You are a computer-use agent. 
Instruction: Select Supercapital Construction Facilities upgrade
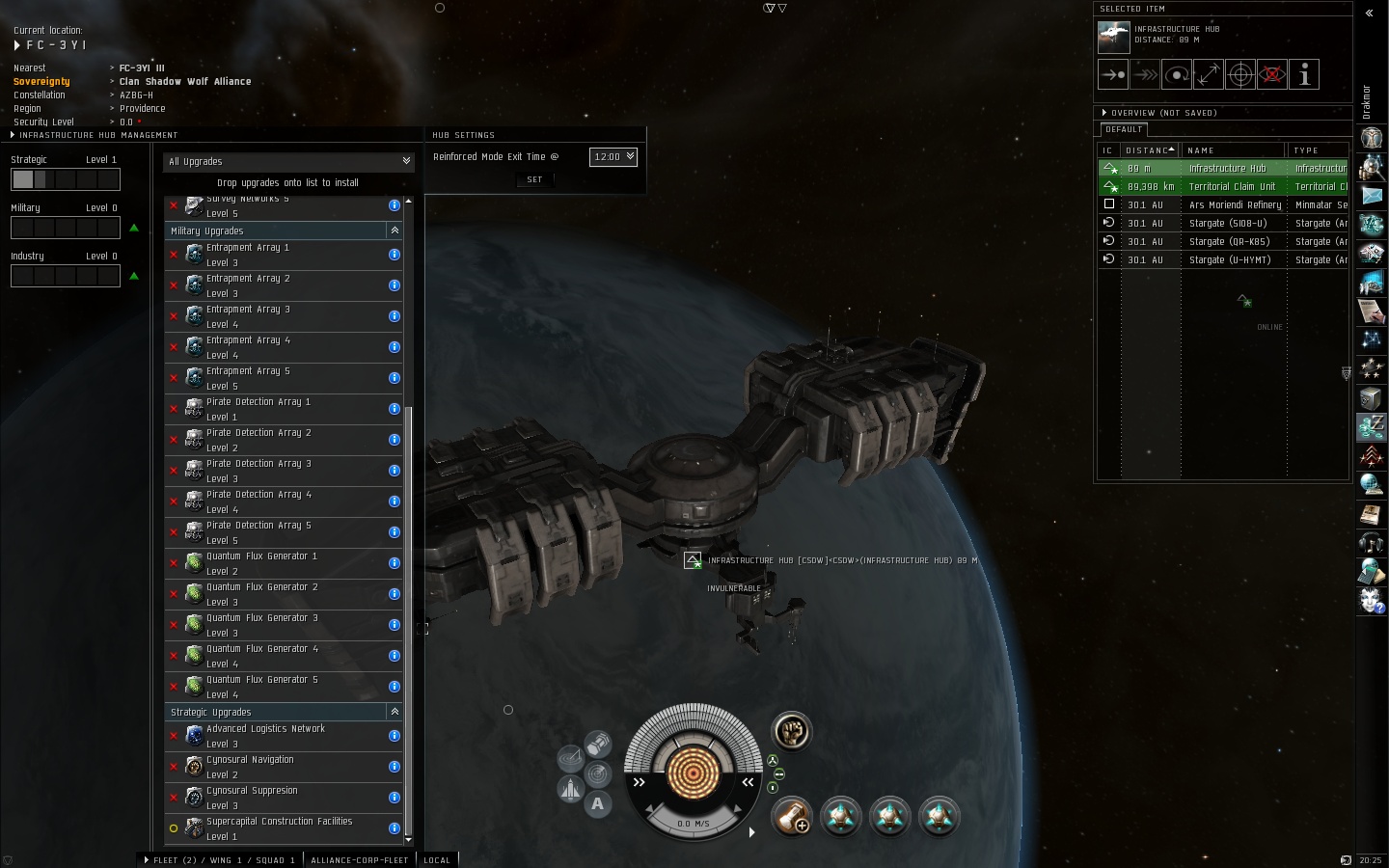tap(280, 828)
